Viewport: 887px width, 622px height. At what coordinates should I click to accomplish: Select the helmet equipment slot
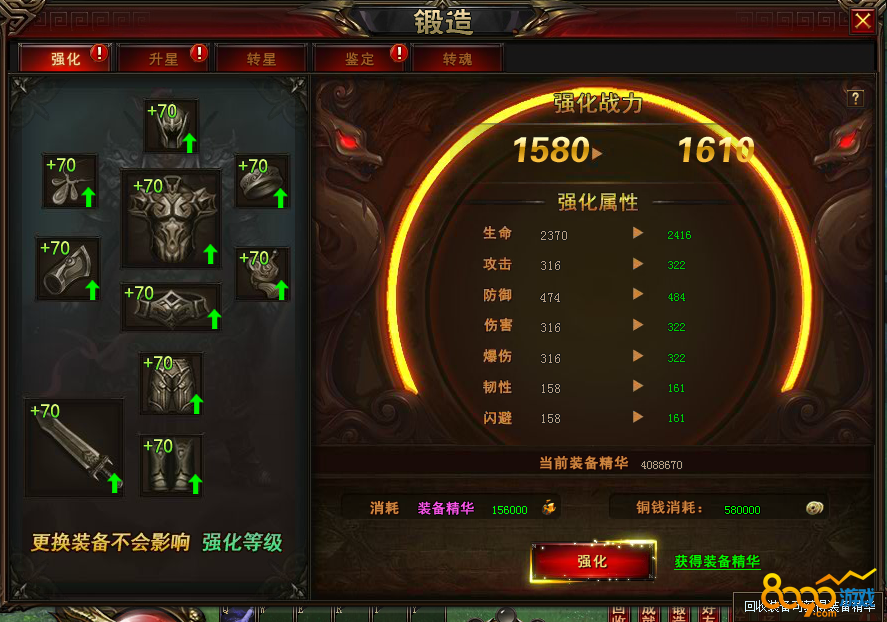(x=171, y=126)
